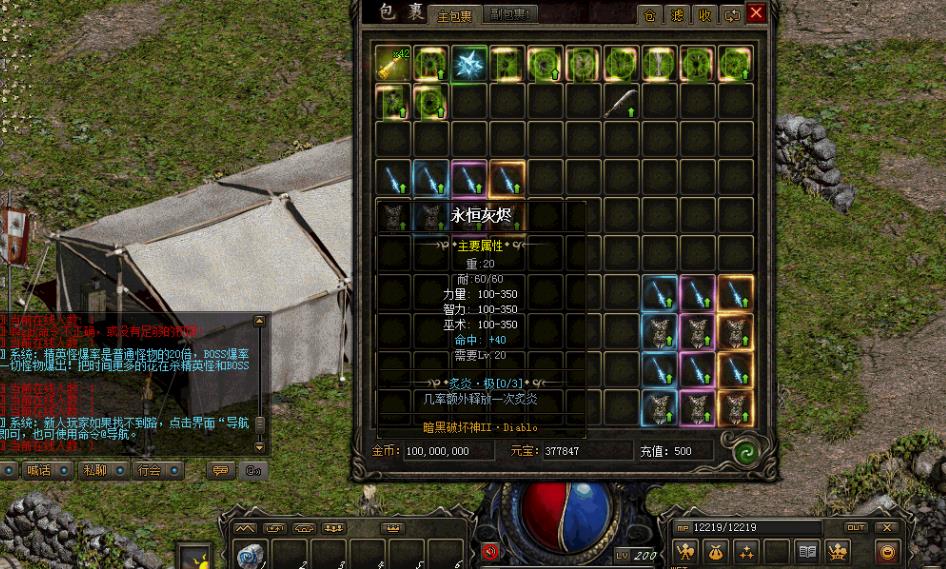Click the 仓 warehouse button

pyautogui.click(x=650, y=15)
